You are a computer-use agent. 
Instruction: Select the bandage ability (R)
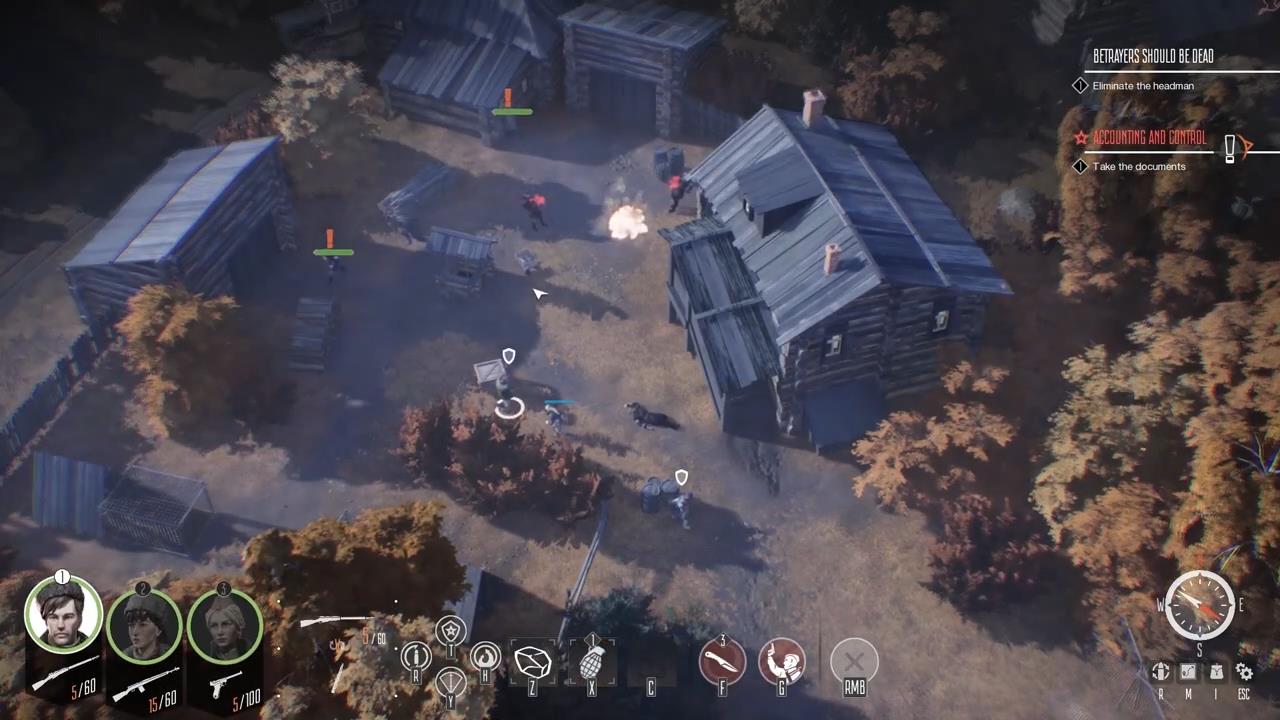415,656
